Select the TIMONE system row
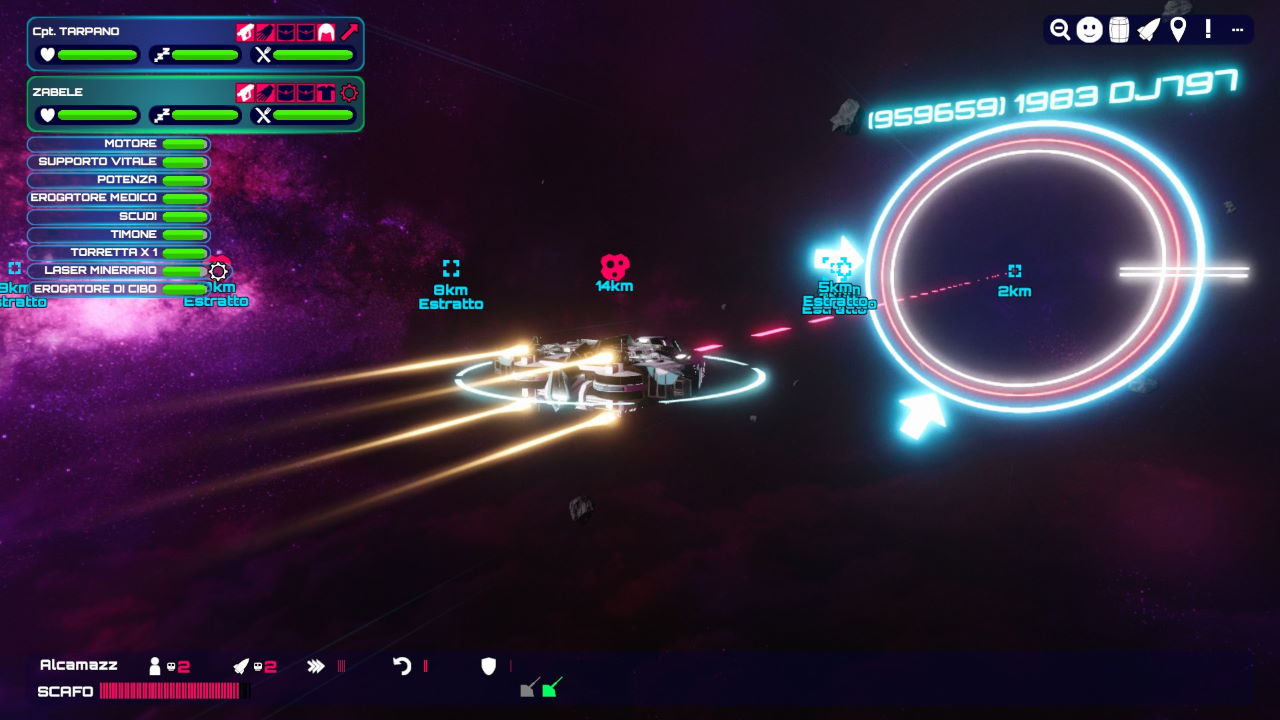Screen dimensions: 1280x720 pyautogui.click(x=119, y=234)
